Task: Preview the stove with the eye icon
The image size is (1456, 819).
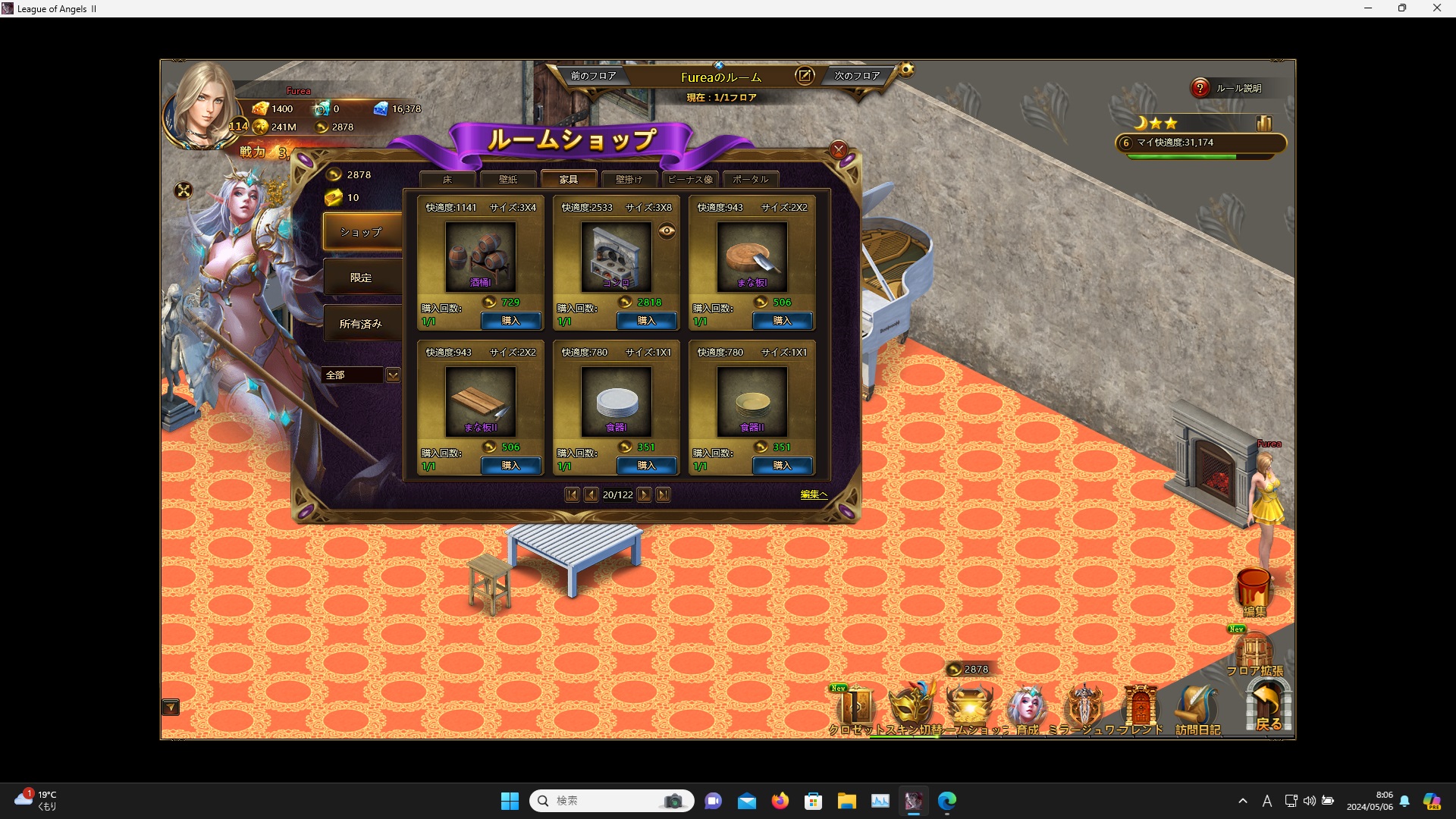Action: point(667,231)
